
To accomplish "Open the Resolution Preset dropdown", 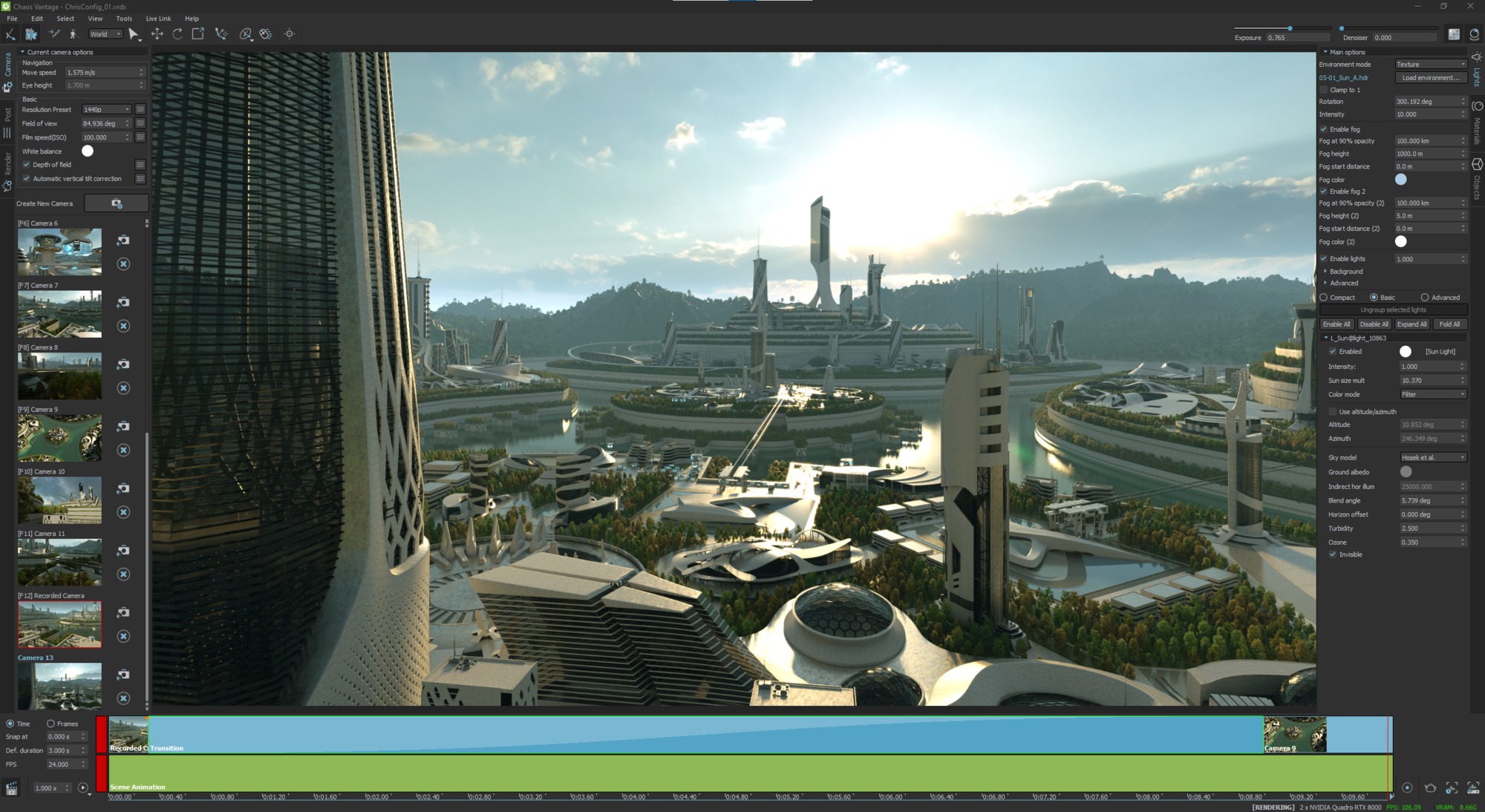I will [x=106, y=109].
